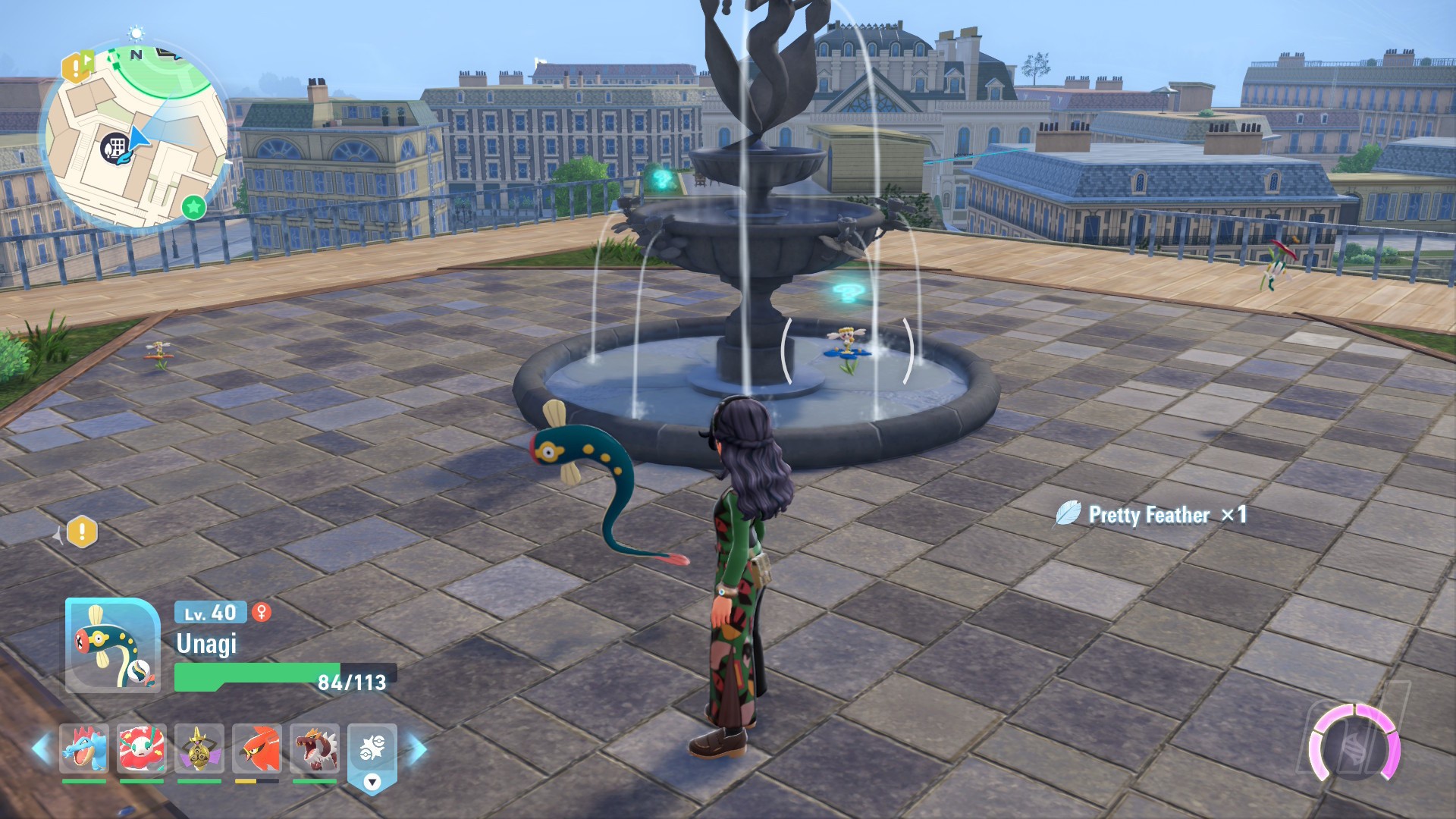Select Unagi's active Pokémon portrait

[113, 645]
